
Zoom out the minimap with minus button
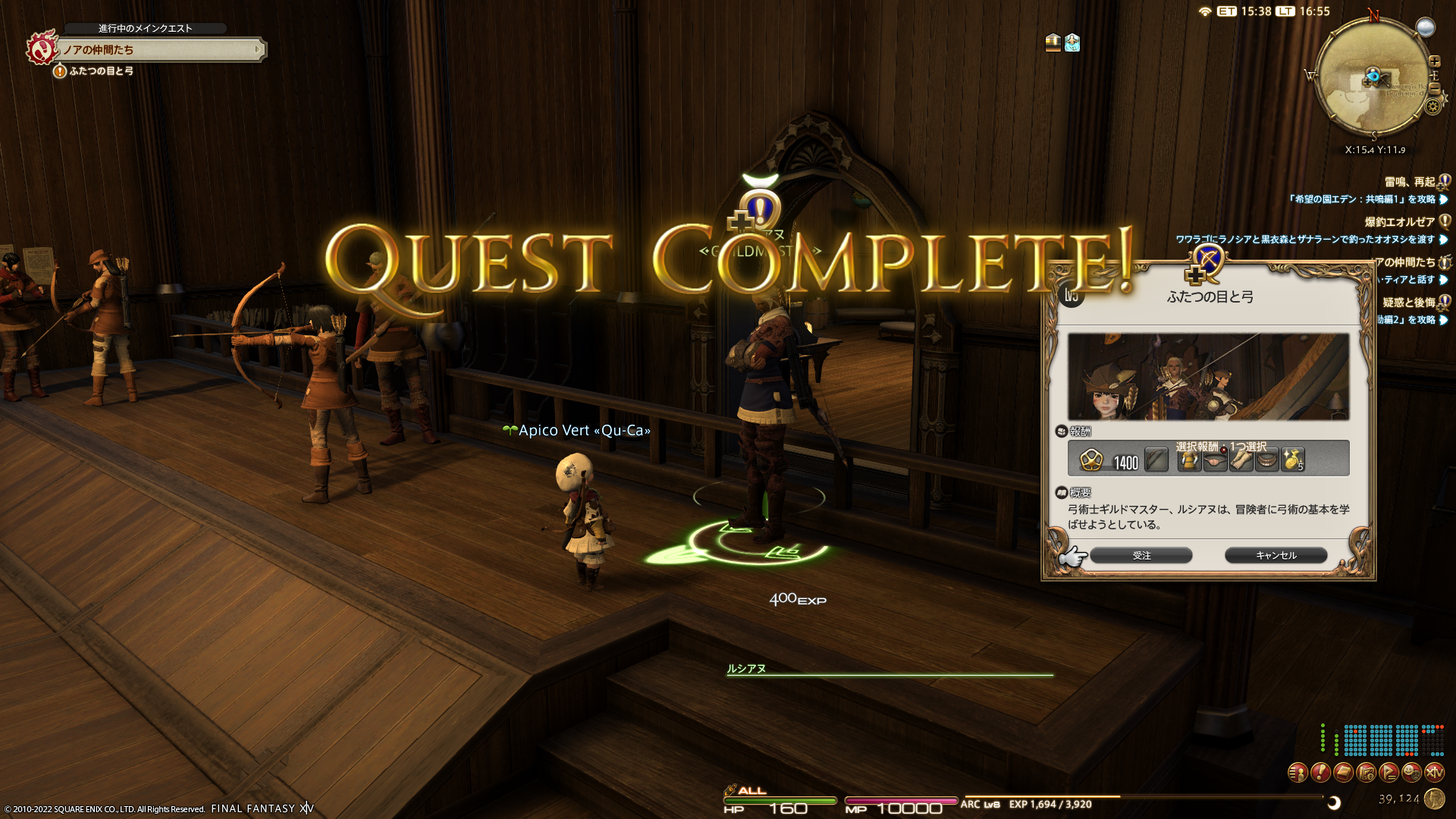1434,88
